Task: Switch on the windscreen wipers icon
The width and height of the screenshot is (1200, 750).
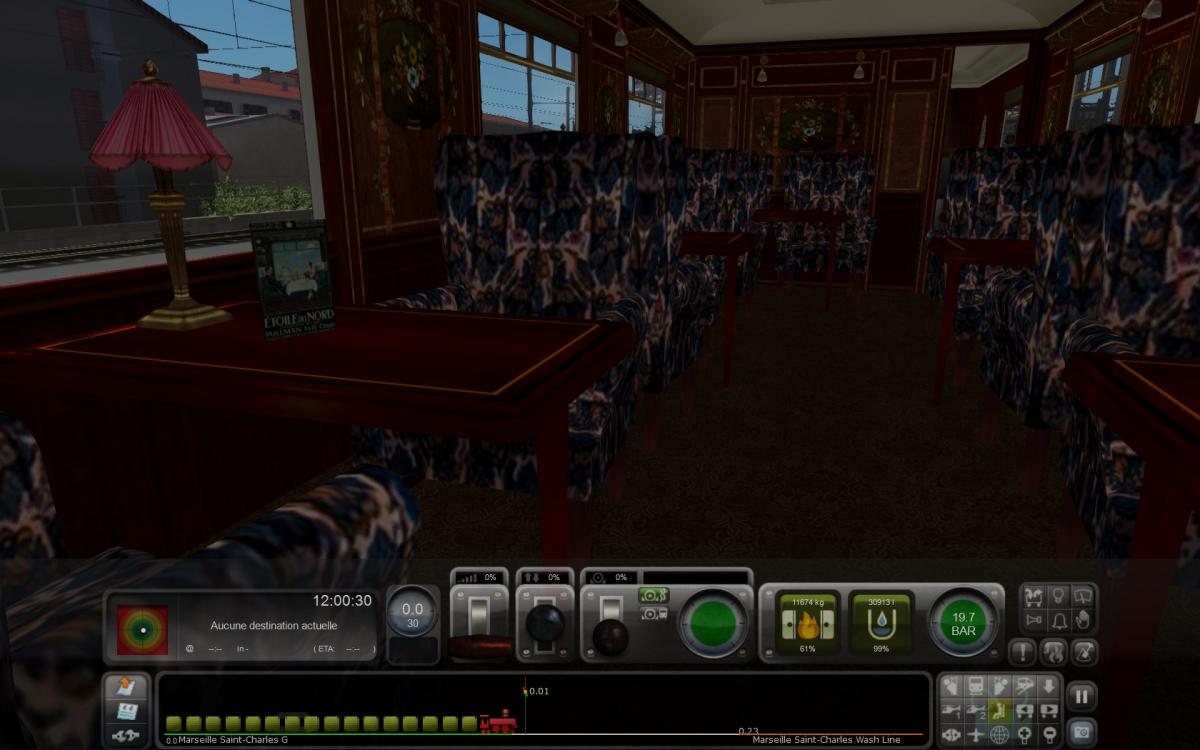Action: click(x=1082, y=597)
